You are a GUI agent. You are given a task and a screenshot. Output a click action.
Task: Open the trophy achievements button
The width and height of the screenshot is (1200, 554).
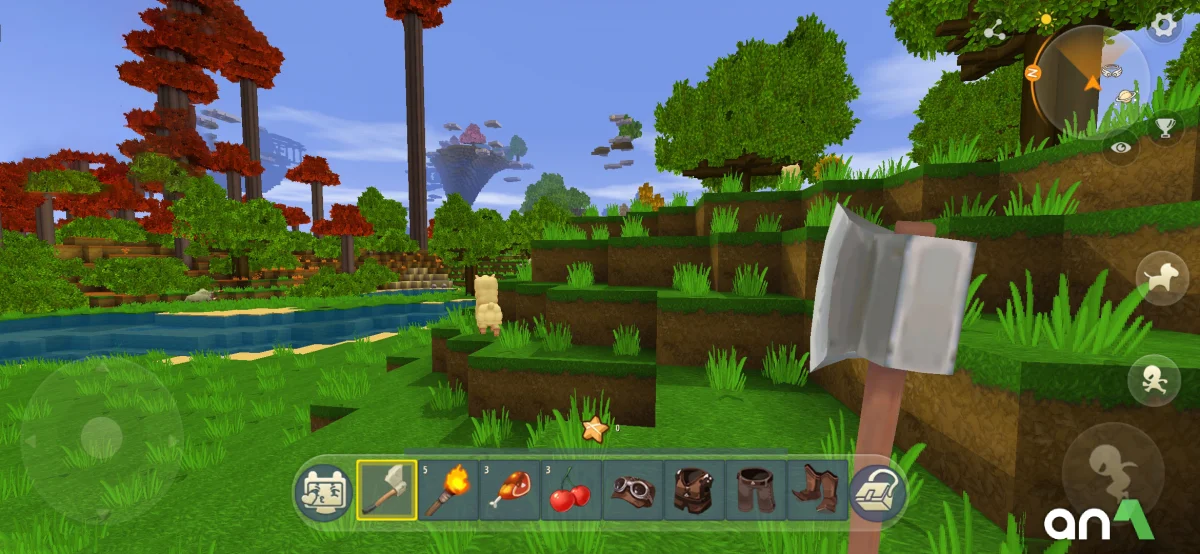click(1165, 126)
